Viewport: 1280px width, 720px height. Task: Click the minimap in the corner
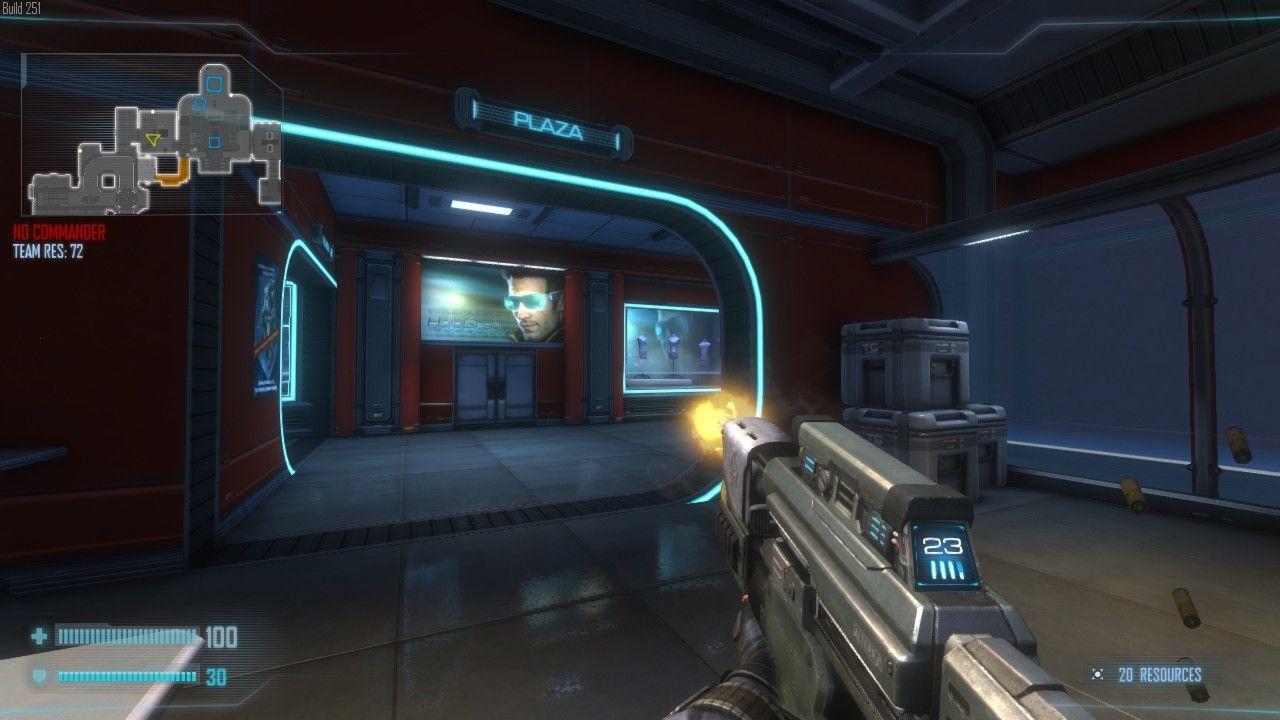(152, 136)
